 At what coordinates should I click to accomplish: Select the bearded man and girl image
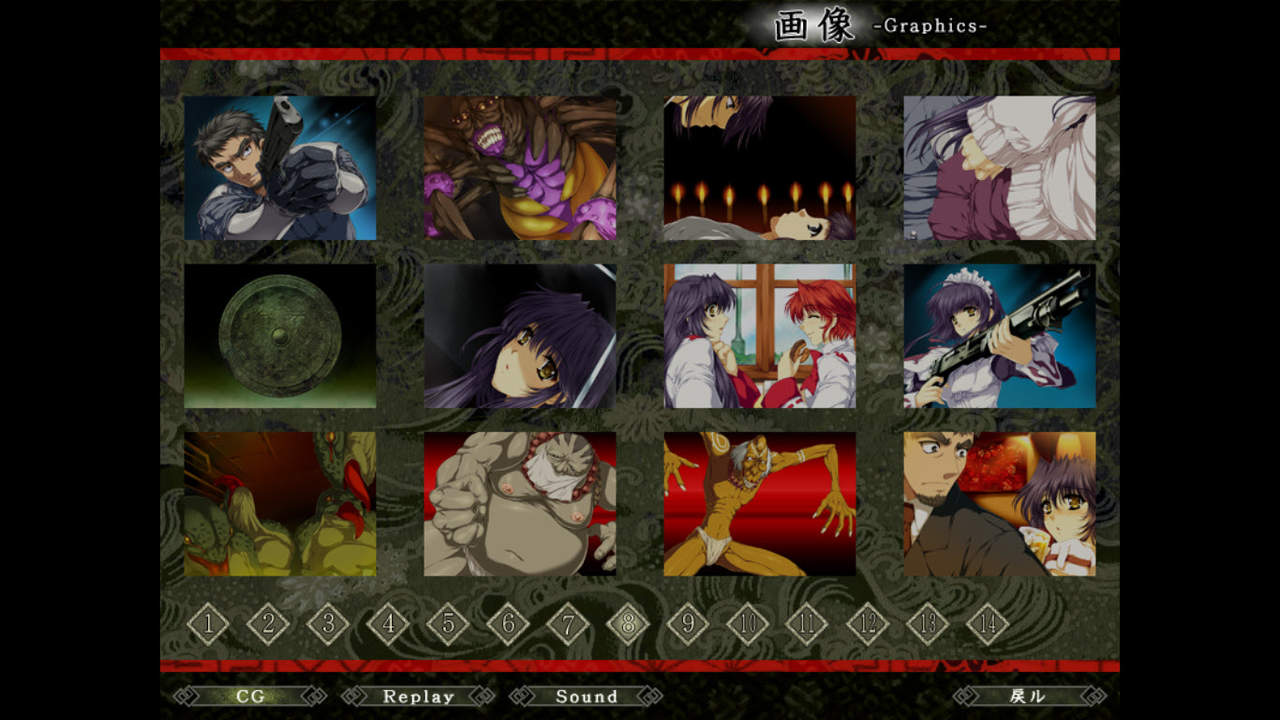1000,504
